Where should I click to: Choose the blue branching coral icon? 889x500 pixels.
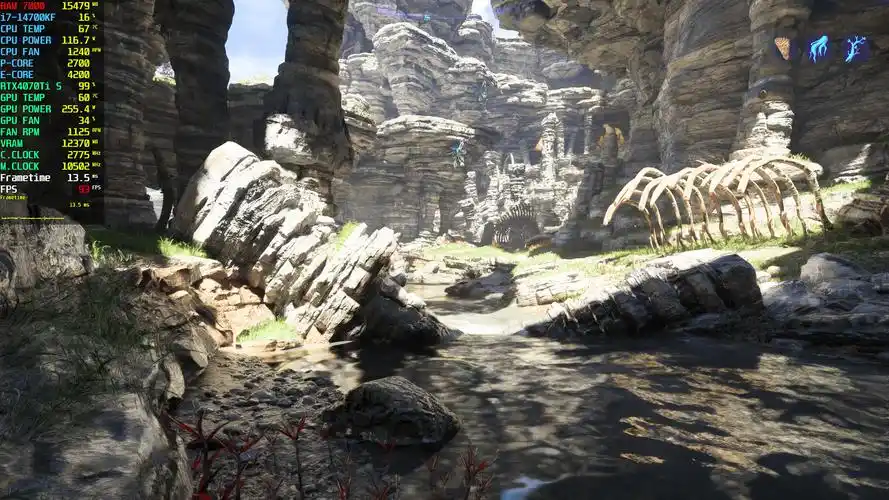coord(854,48)
